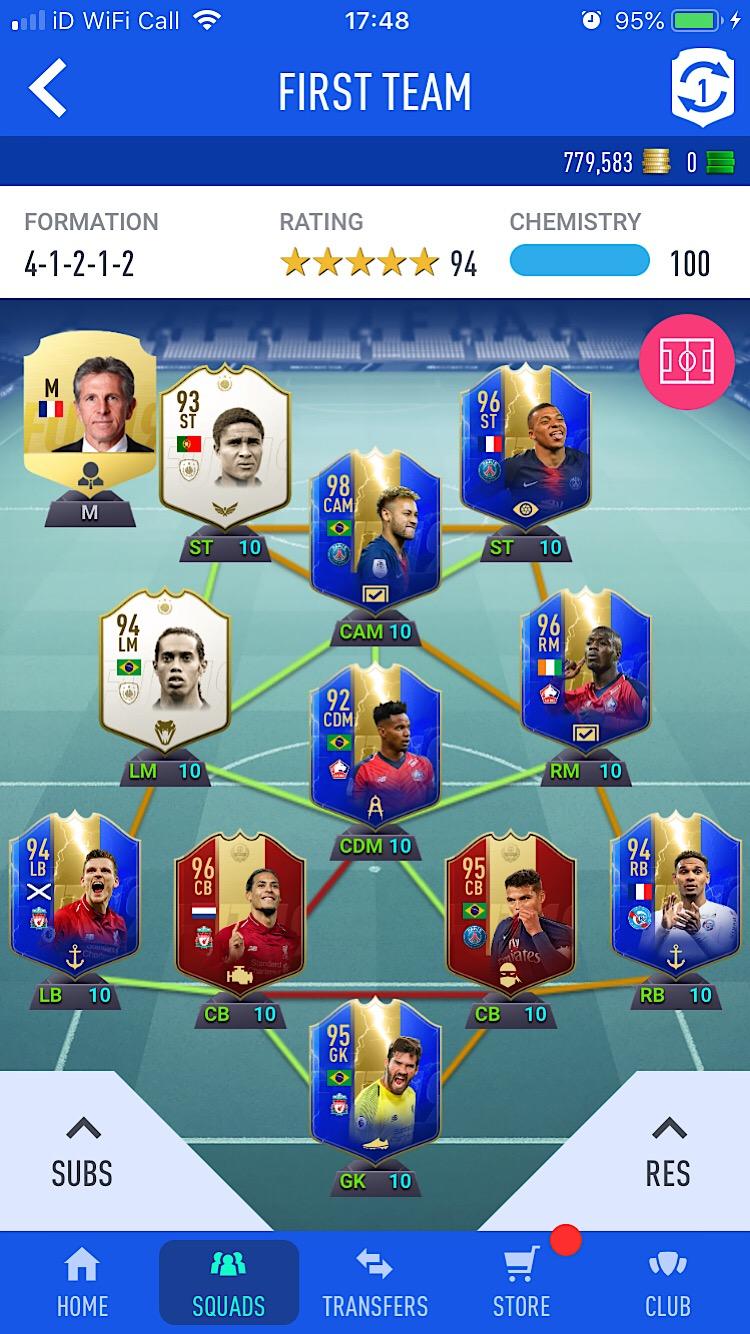Open the Transfers tab
Screen dimensions: 750x1334
tap(375, 1283)
